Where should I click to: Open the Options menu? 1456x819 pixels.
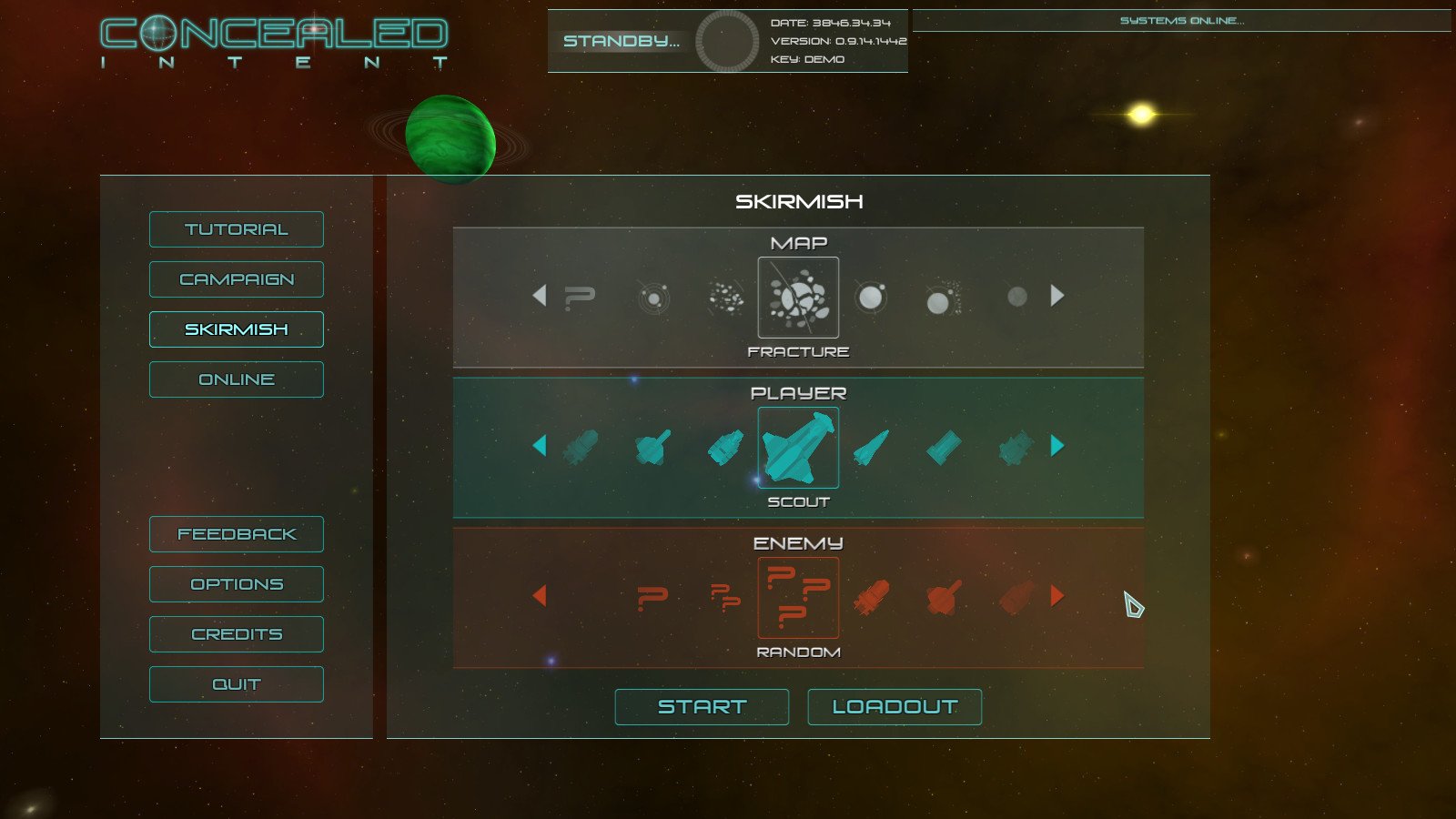(236, 583)
